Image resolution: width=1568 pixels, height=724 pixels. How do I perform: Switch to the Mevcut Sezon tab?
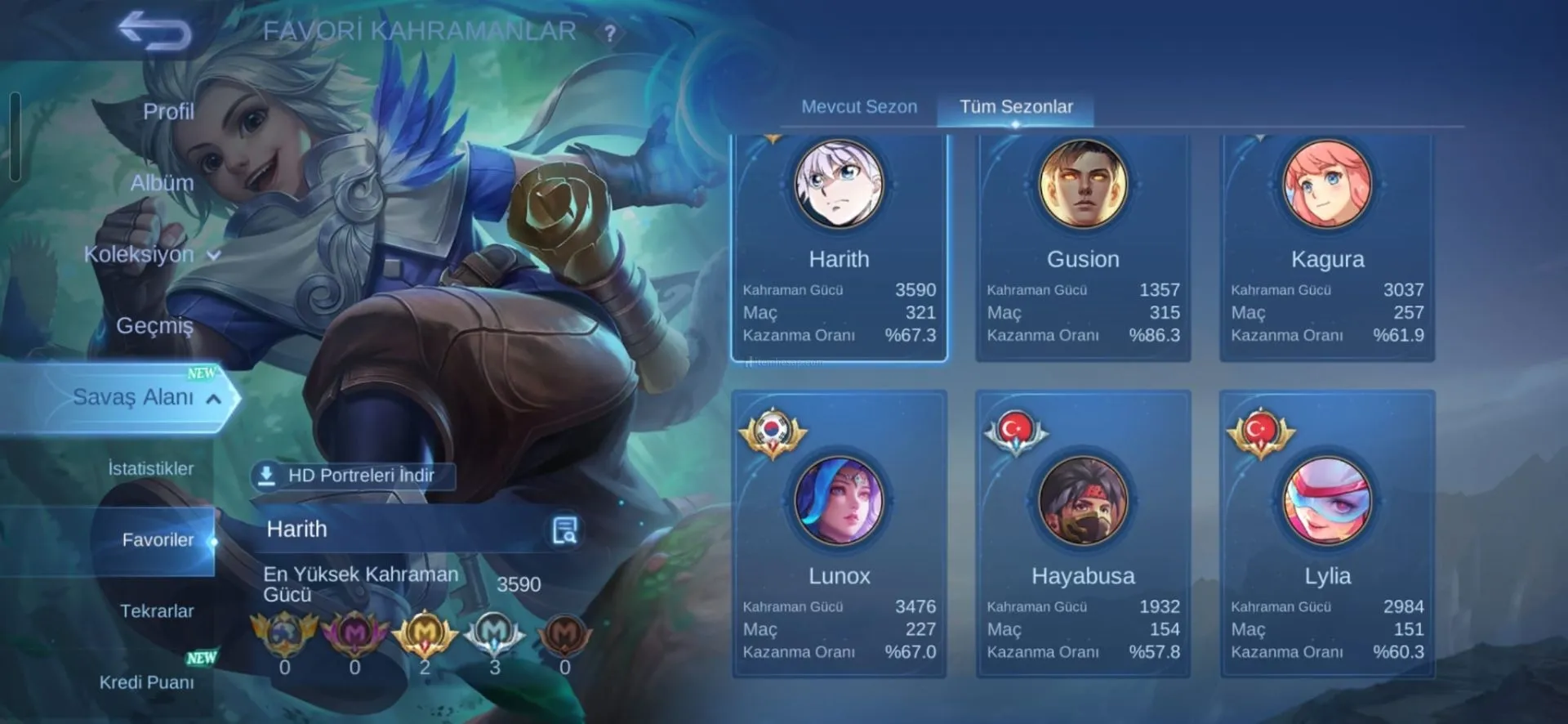tap(859, 107)
